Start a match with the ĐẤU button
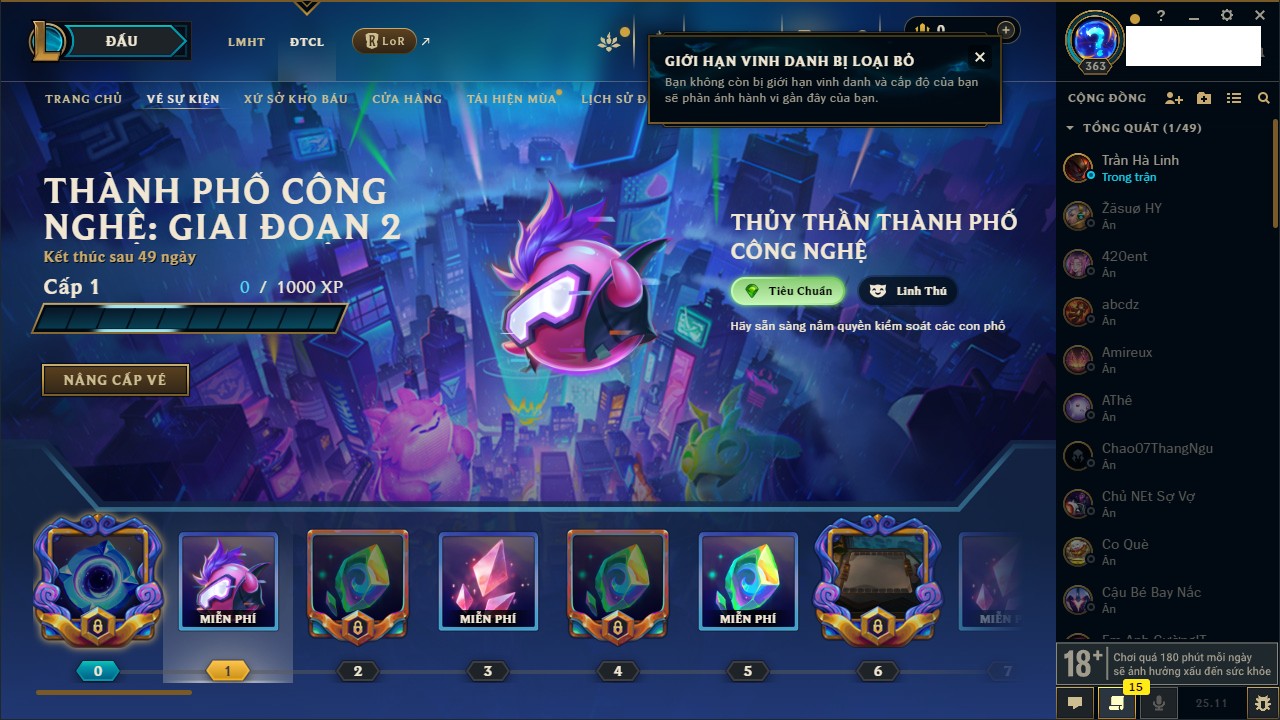 click(x=122, y=41)
